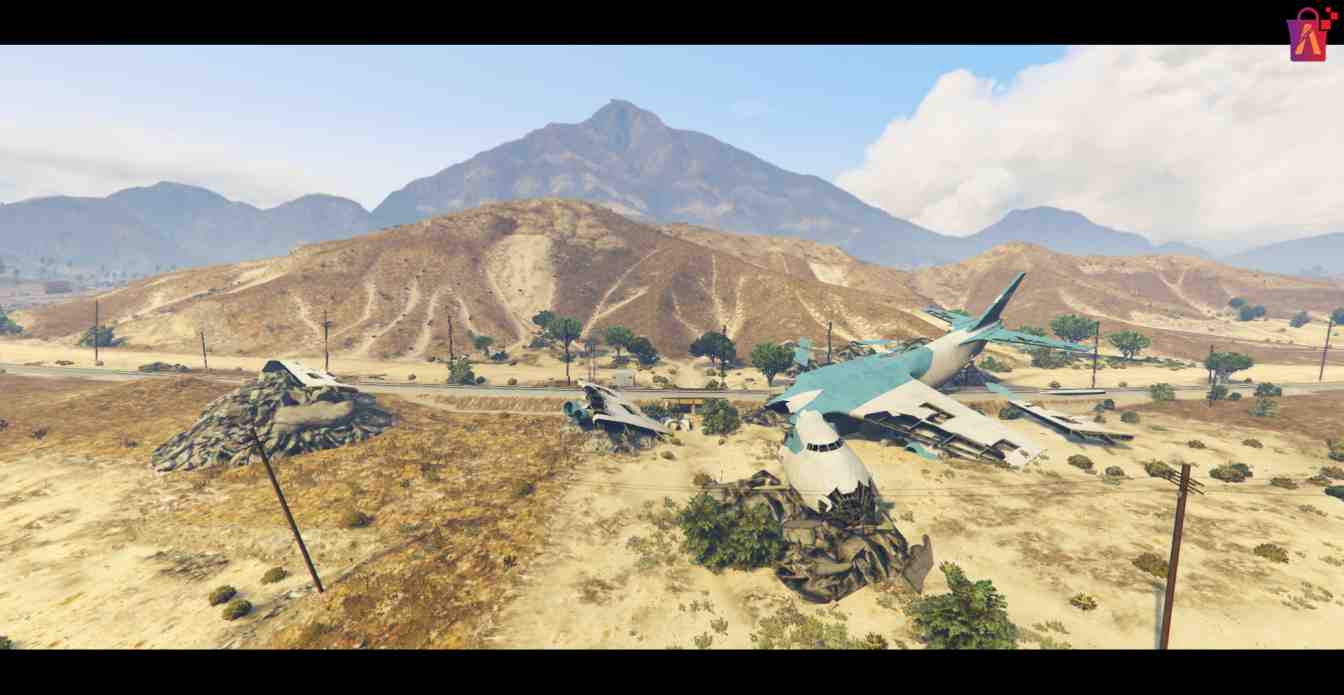Click the shopping bag logo overlay

[x=1309, y=35]
